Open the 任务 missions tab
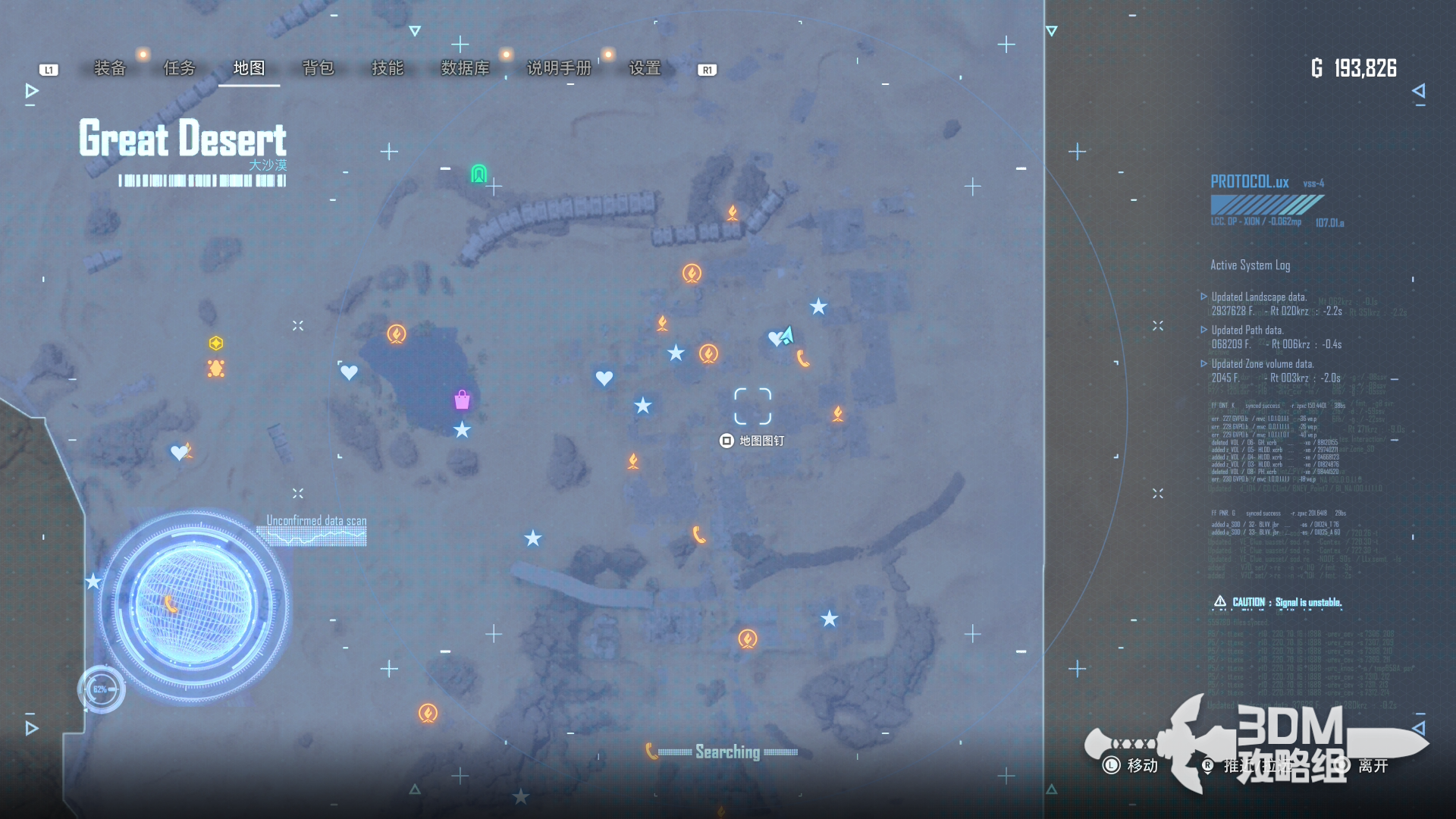1456x819 pixels. 180,68
